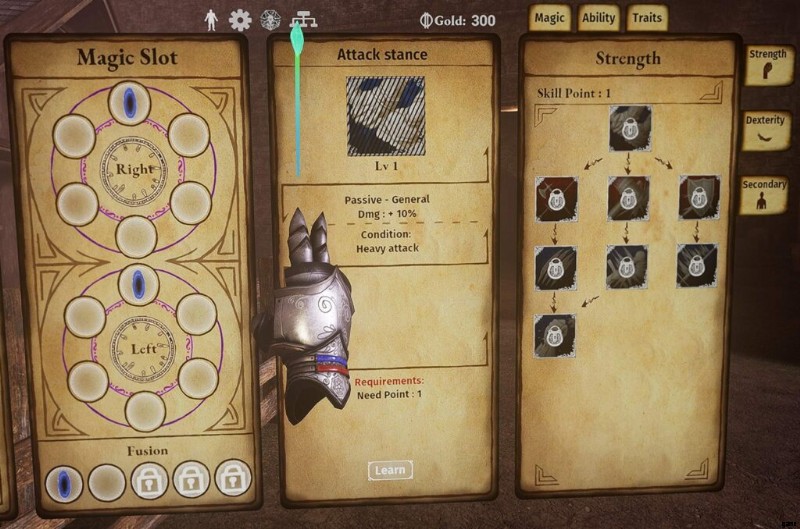Screen dimensions: 800x529
Task: Select the skill tree hierarchy icon
Action: (x=299, y=19)
